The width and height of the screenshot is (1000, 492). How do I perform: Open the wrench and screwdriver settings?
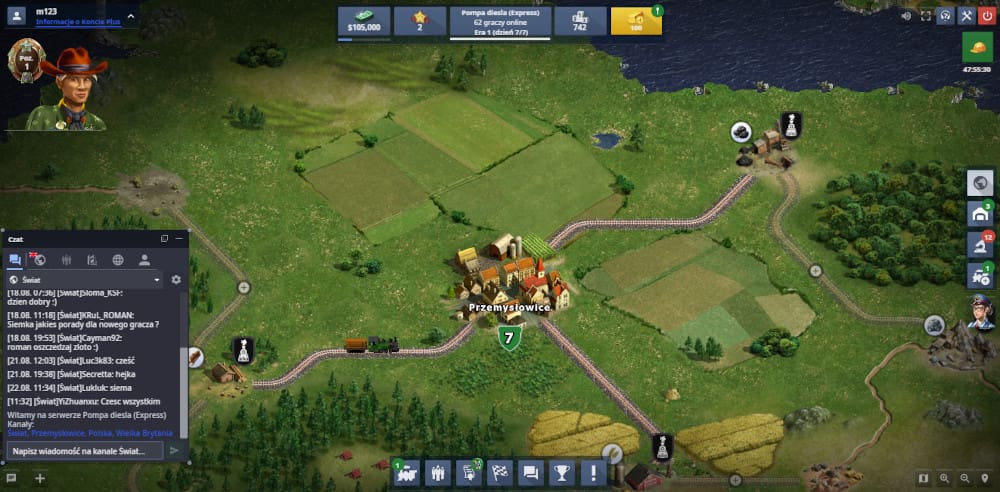(966, 16)
